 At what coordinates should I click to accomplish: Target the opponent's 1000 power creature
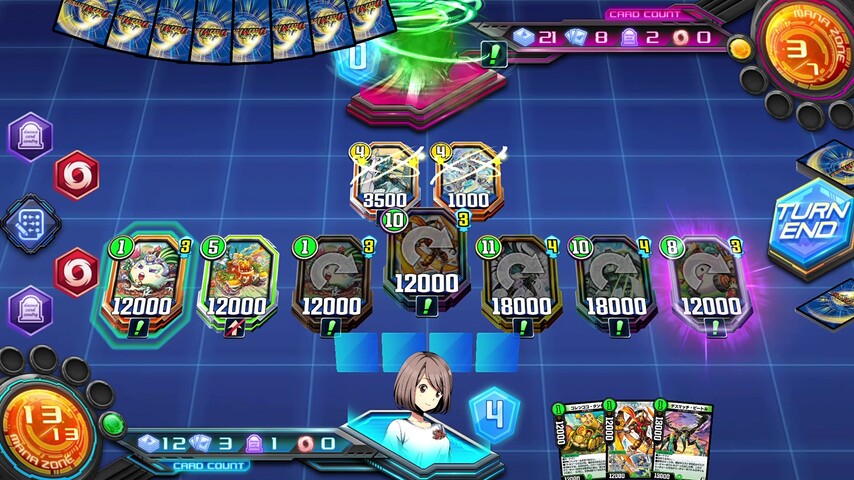(x=469, y=179)
